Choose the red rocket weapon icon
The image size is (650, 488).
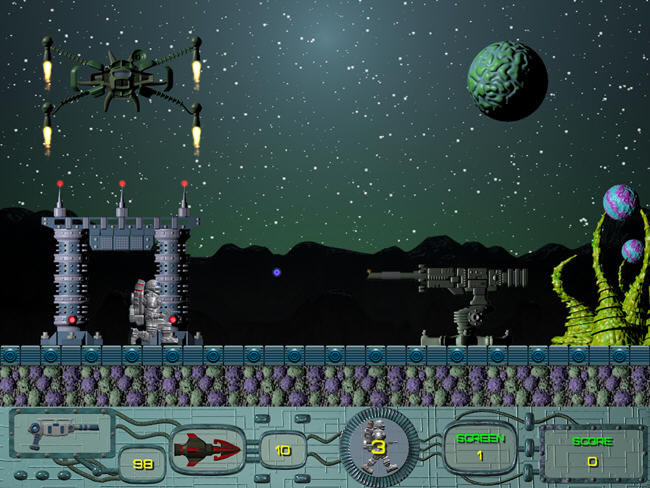(209, 449)
